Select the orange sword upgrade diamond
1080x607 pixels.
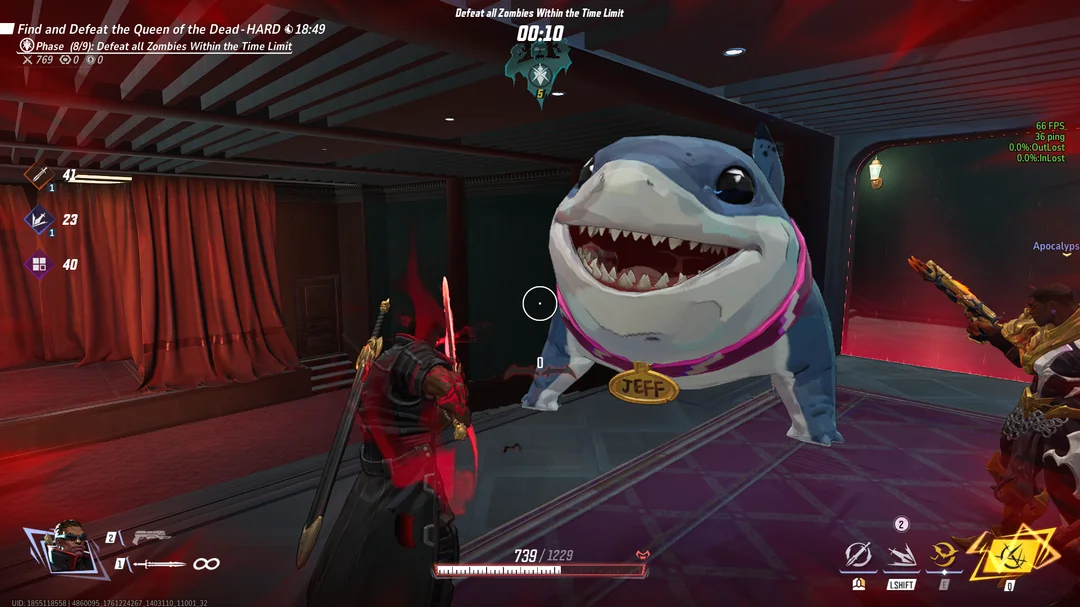tap(39, 175)
